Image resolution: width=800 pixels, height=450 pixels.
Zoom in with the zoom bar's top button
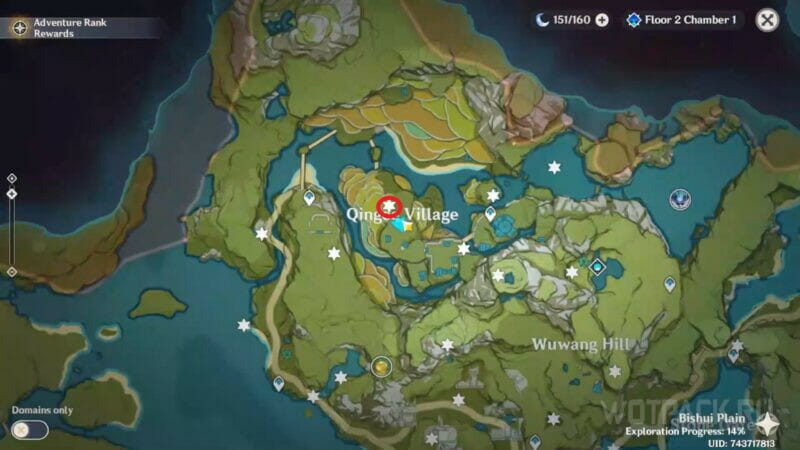[11, 179]
